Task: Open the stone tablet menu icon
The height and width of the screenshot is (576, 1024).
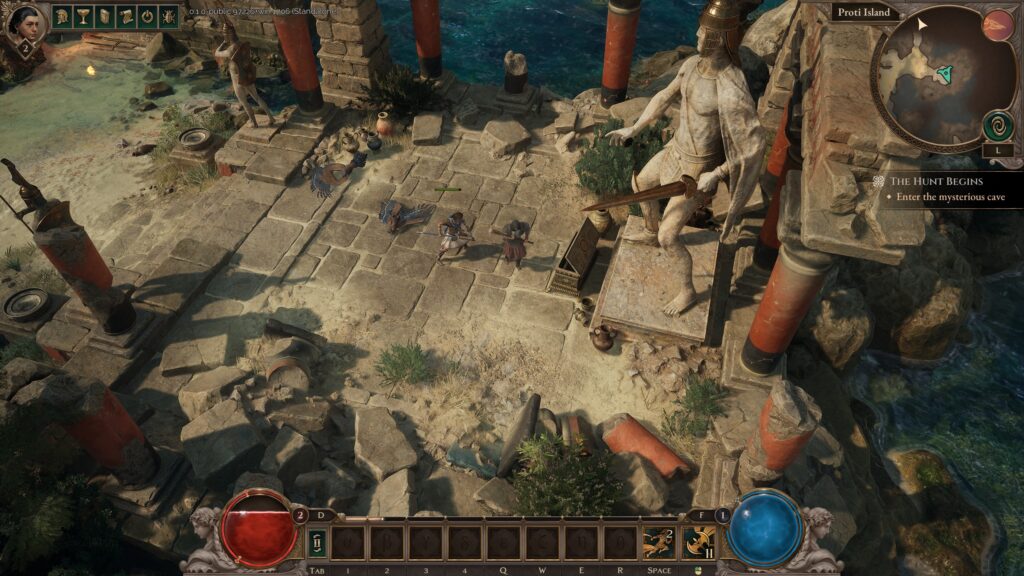Action: [106, 16]
